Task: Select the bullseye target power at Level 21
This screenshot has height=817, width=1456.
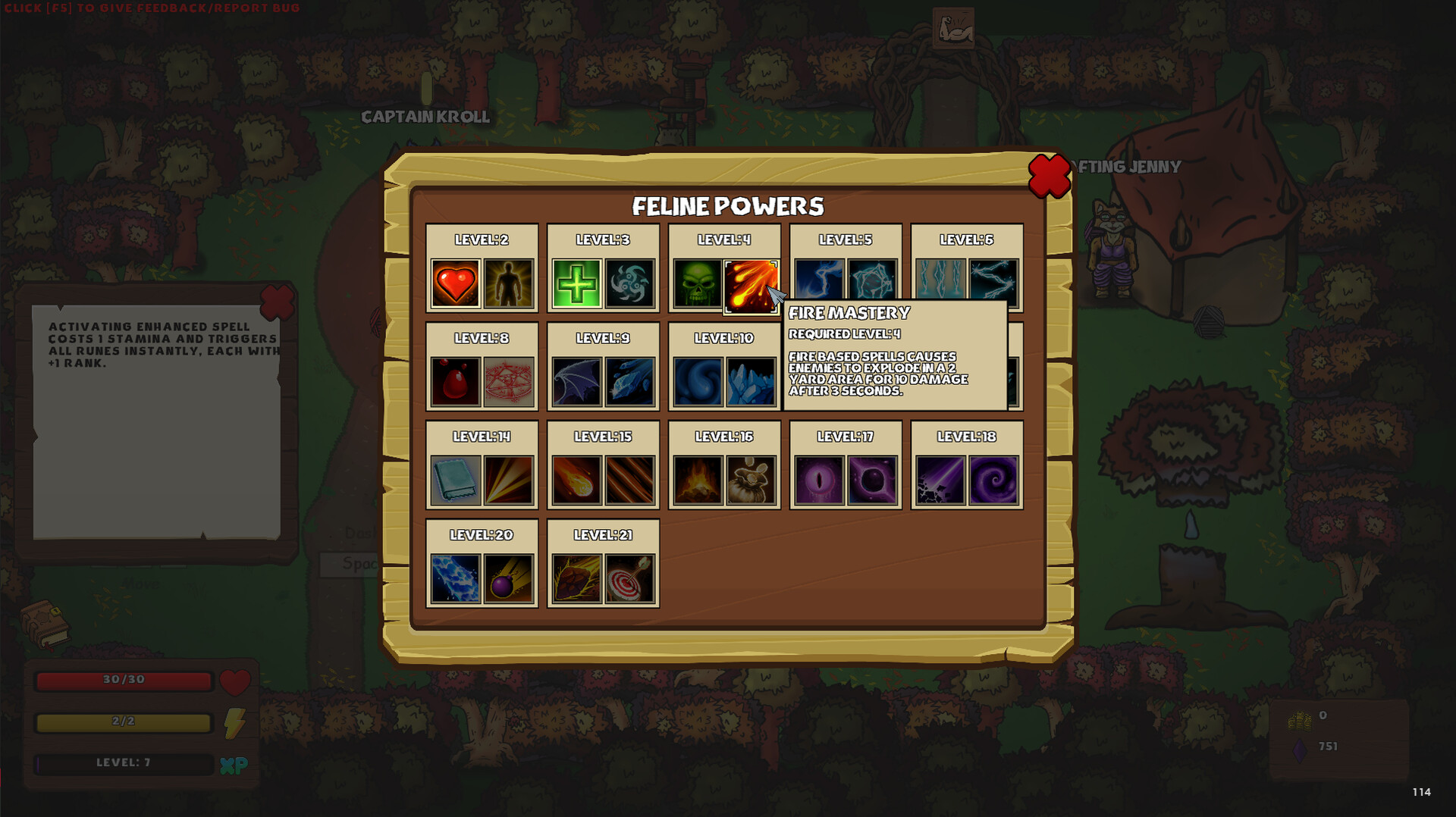Action: coord(629,578)
